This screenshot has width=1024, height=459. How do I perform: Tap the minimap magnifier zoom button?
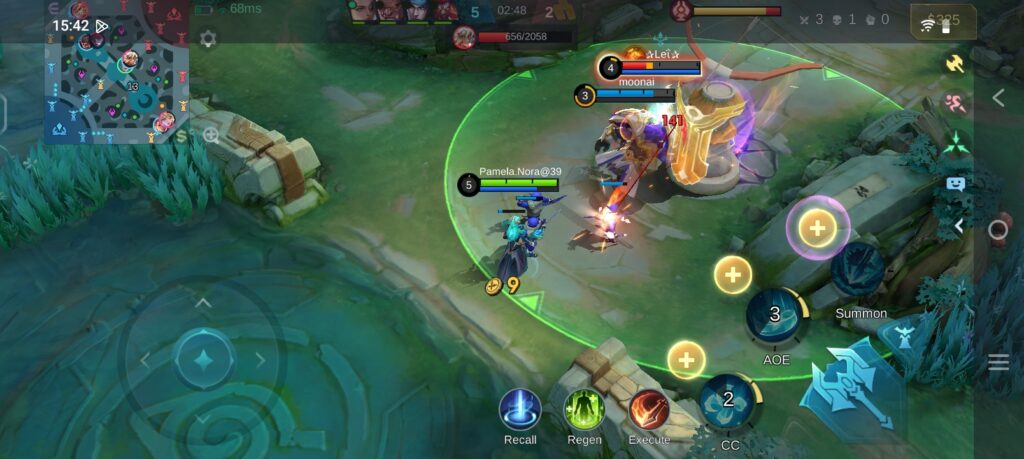click(x=211, y=135)
